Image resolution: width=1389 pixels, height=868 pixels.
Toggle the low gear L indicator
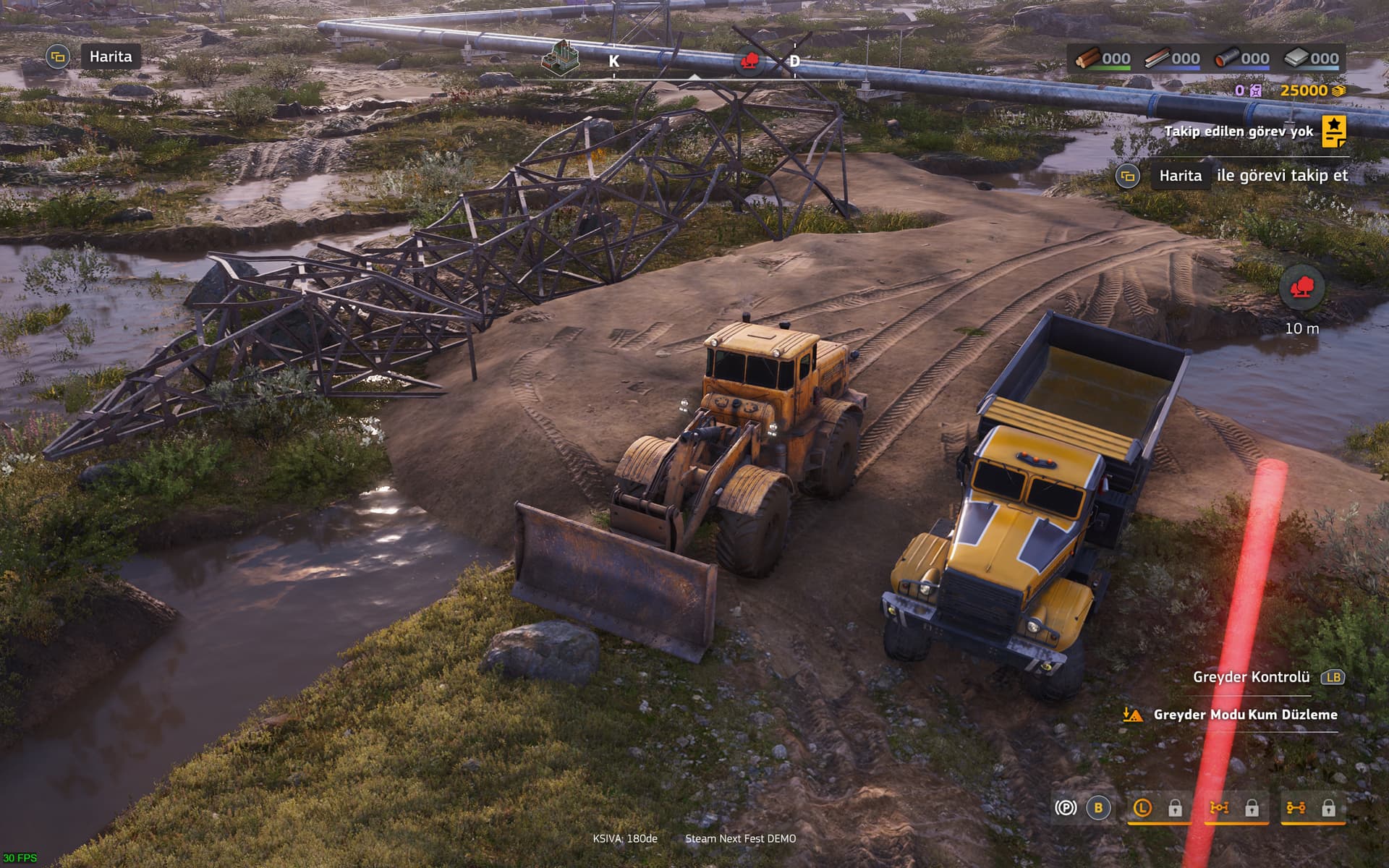[1142, 808]
